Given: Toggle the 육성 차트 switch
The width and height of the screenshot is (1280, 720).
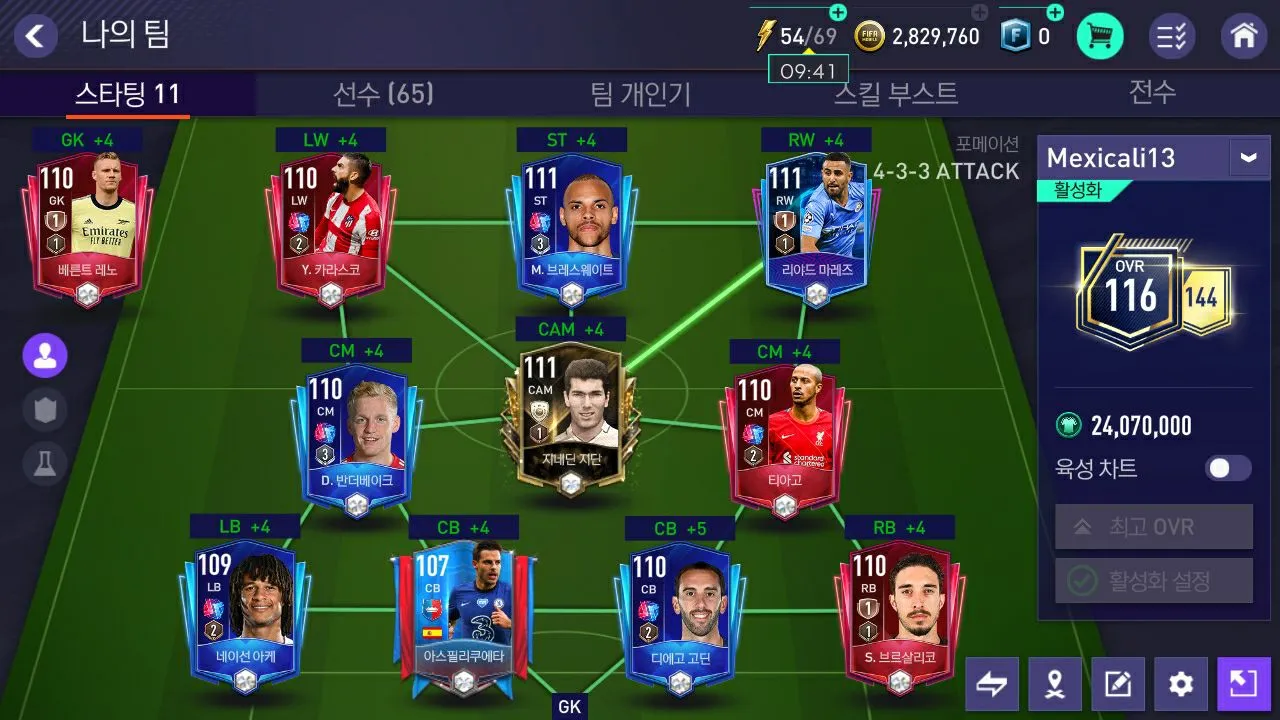Looking at the screenshot, I should point(1227,468).
